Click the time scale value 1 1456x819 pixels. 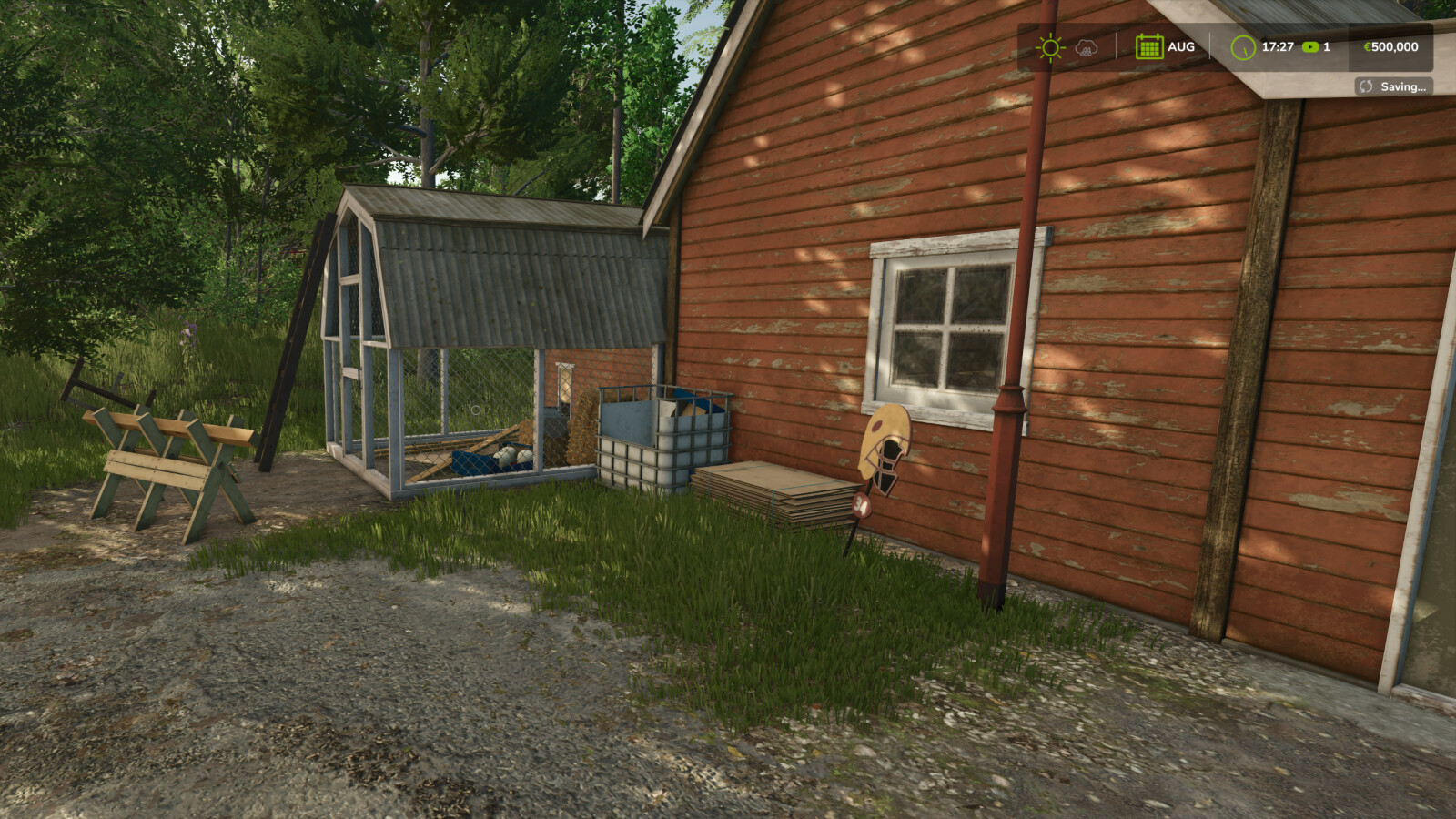point(1326,46)
